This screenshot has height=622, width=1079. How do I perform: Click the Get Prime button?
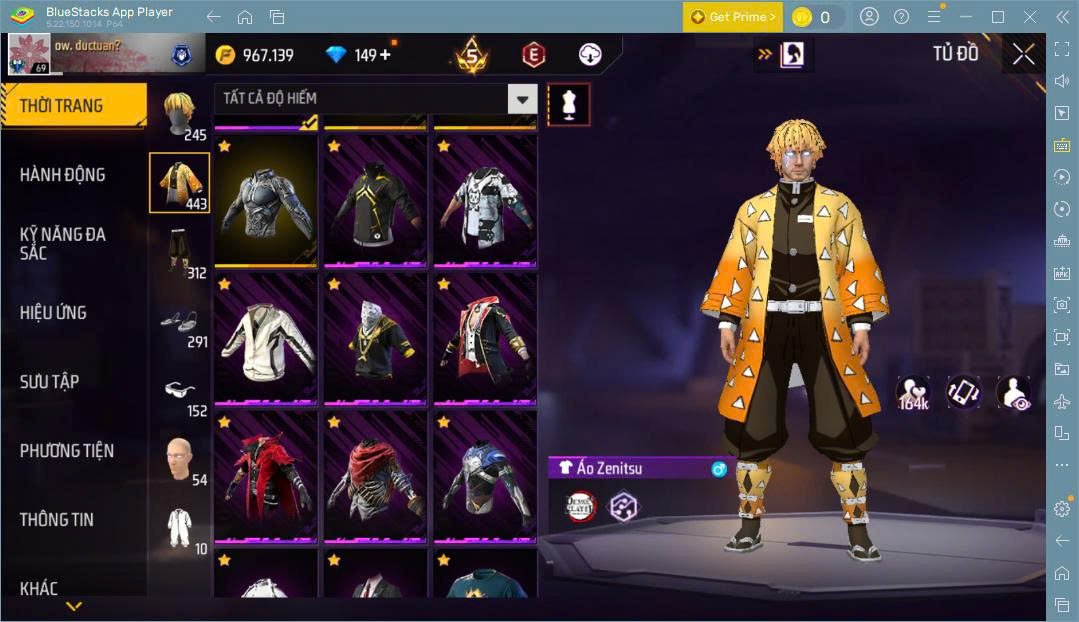(733, 17)
